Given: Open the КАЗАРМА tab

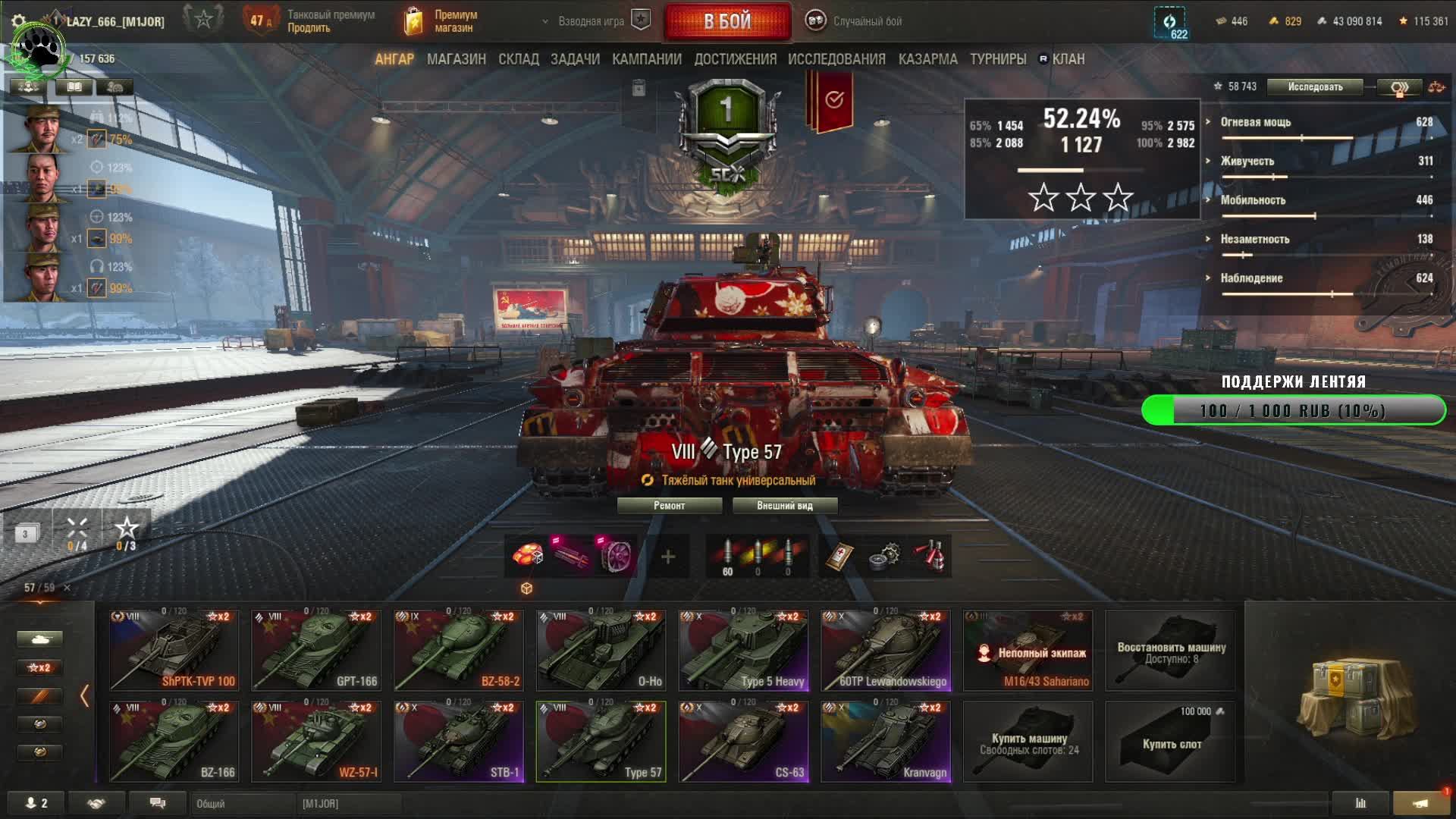Looking at the screenshot, I should (927, 59).
